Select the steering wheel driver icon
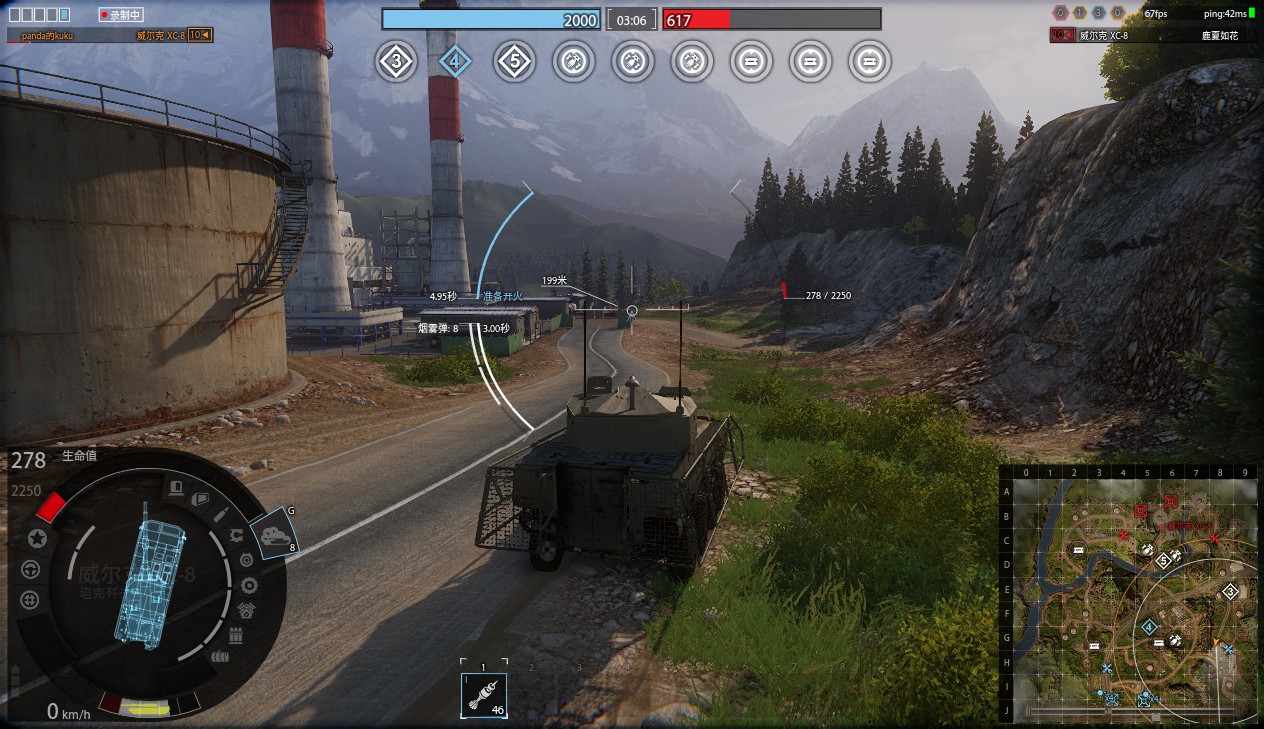1264x729 pixels. point(31,569)
